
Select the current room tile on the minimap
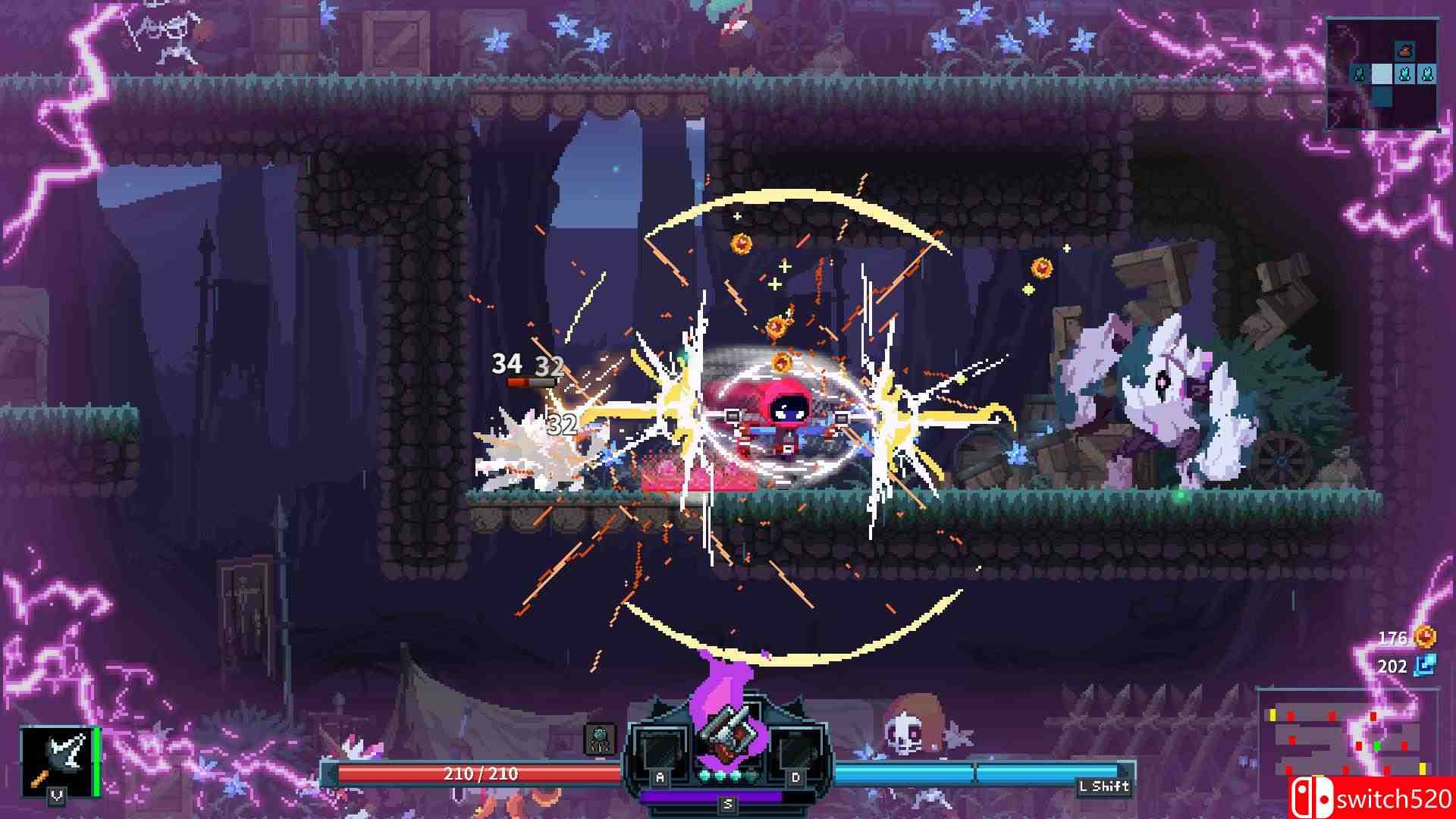[x=1382, y=74]
